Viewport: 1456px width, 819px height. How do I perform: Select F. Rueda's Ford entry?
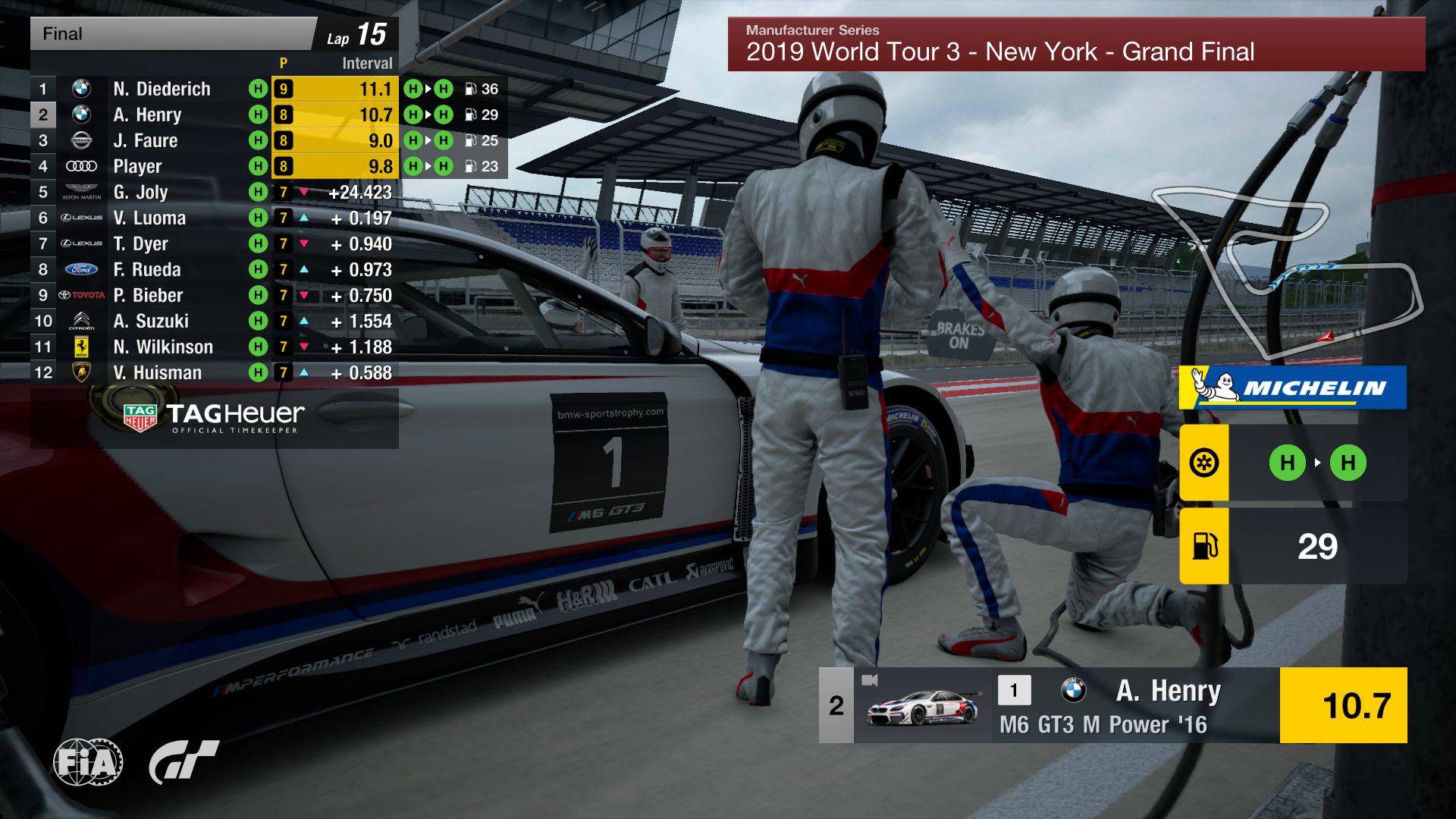146,269
